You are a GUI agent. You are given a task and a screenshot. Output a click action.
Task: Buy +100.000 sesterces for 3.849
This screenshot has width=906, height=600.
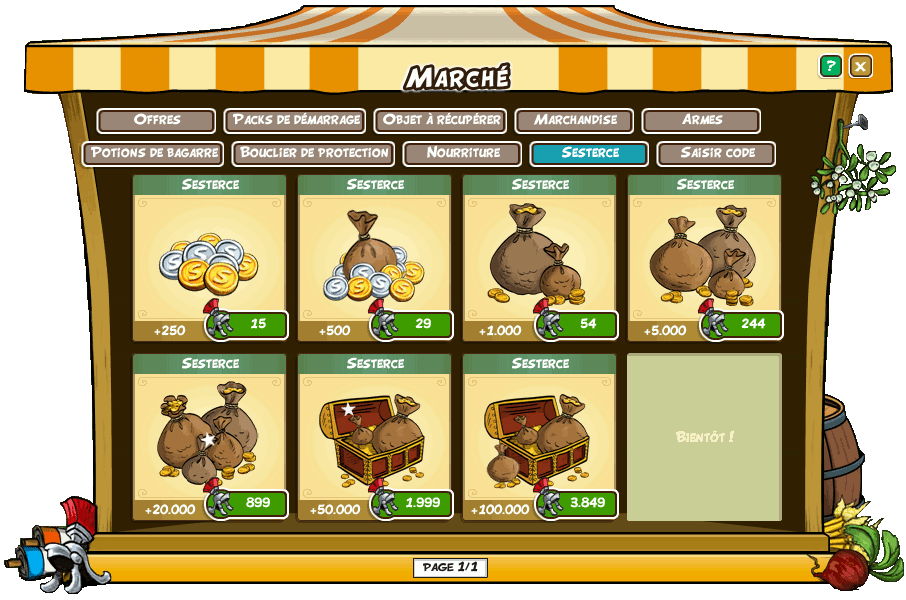click(x=578, y=503)
